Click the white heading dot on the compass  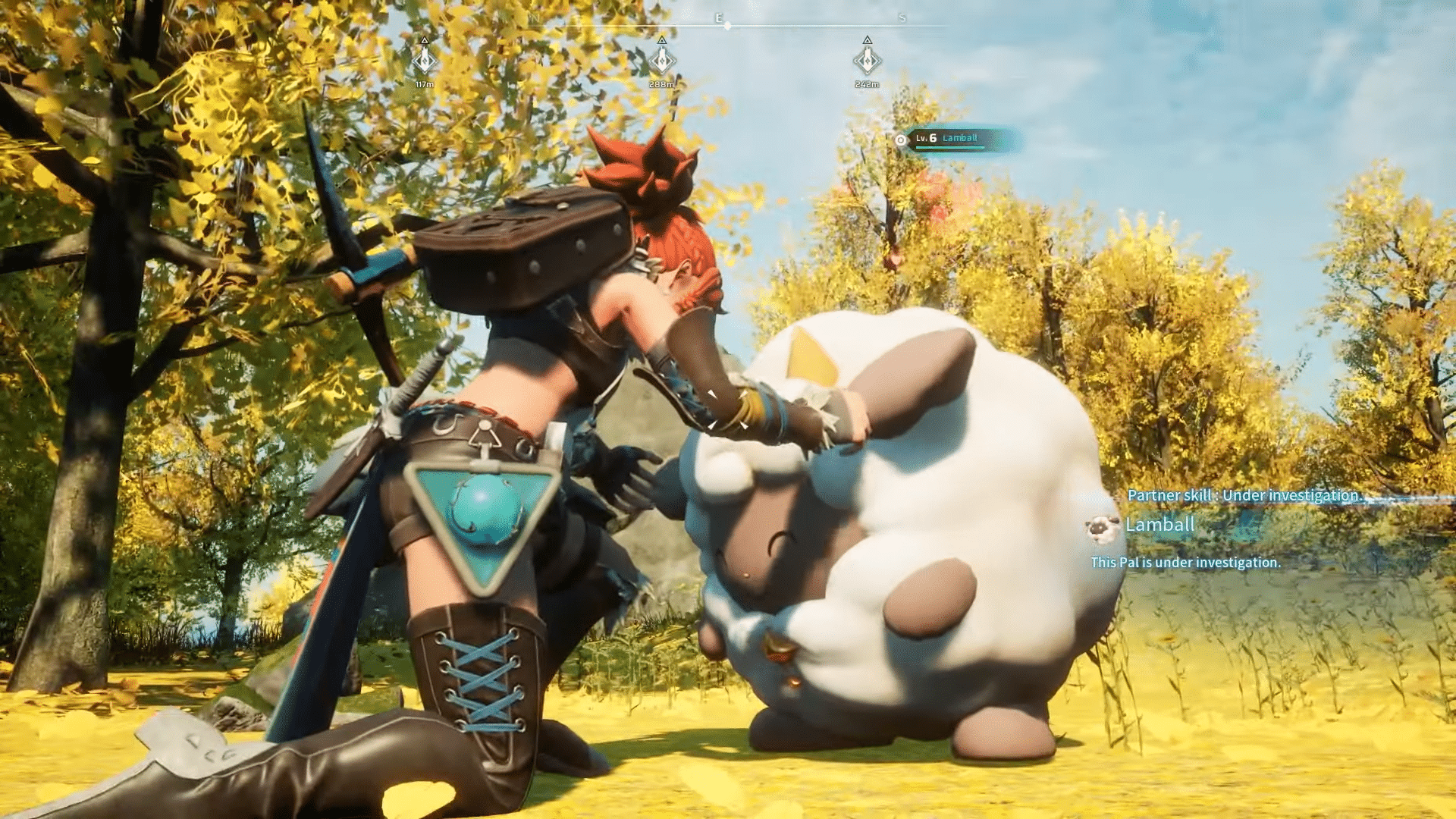[x=728, y=26]
